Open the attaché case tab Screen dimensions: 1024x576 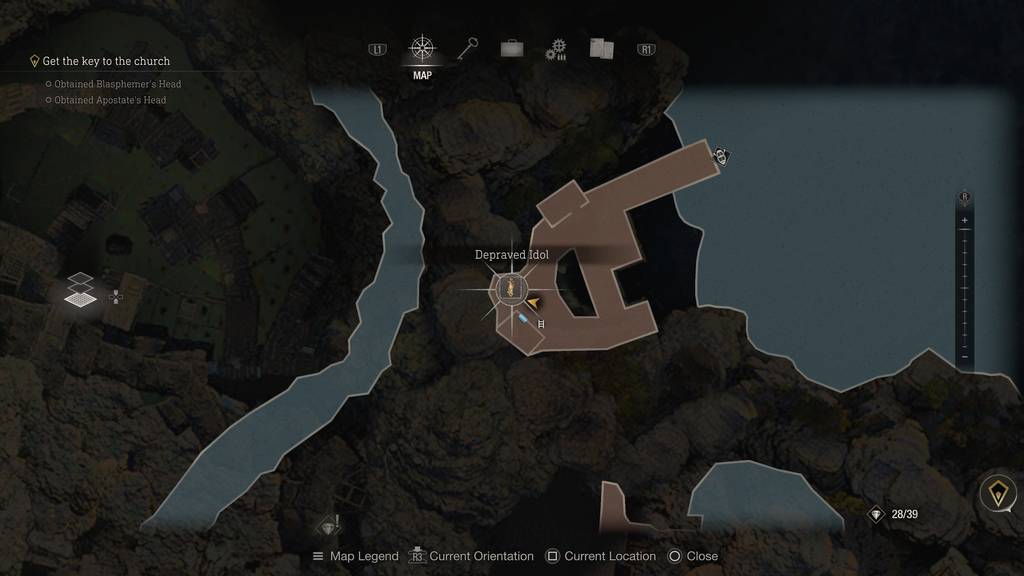tap(512, 48)
